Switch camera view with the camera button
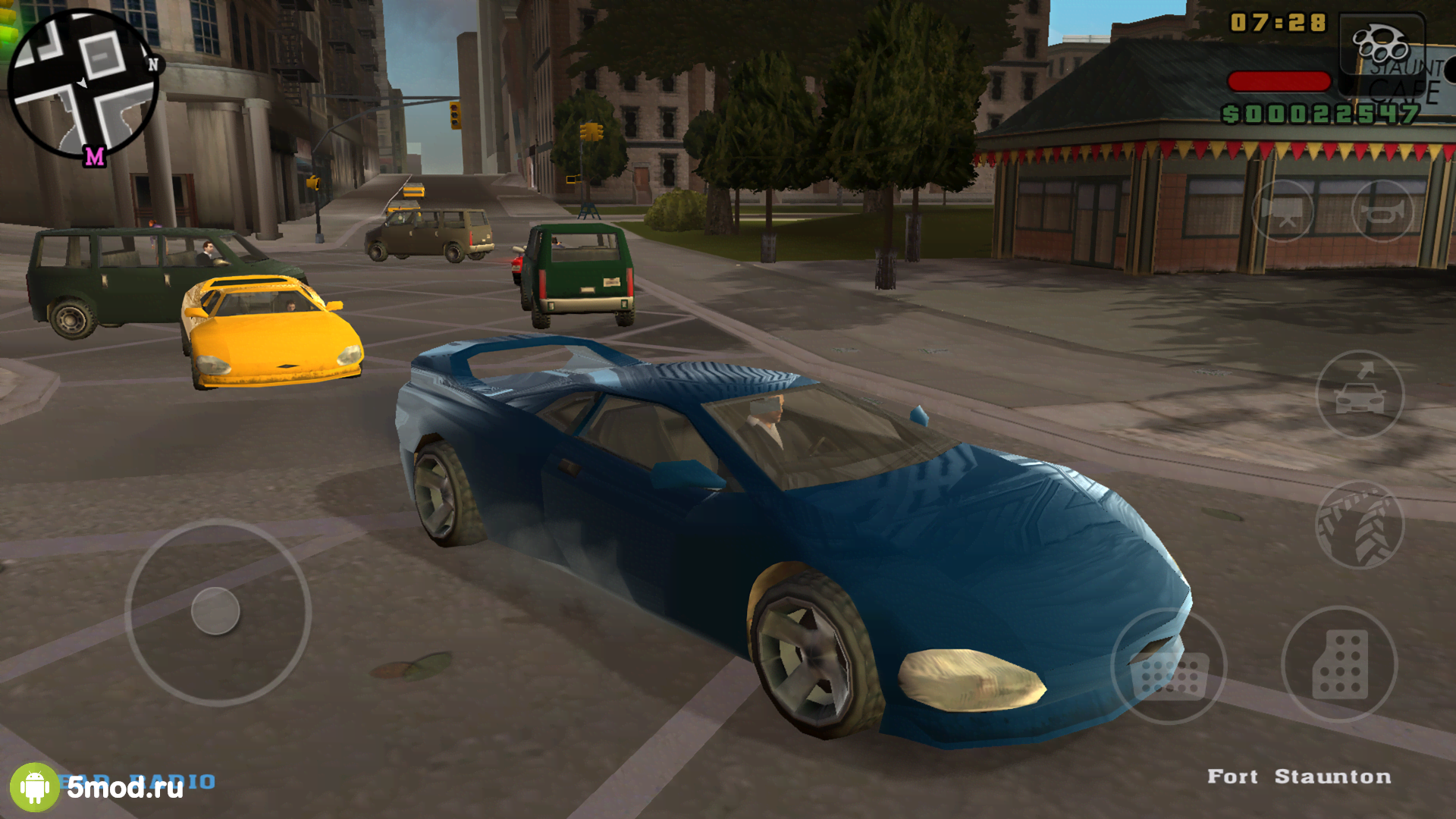 pos(1282,211)
